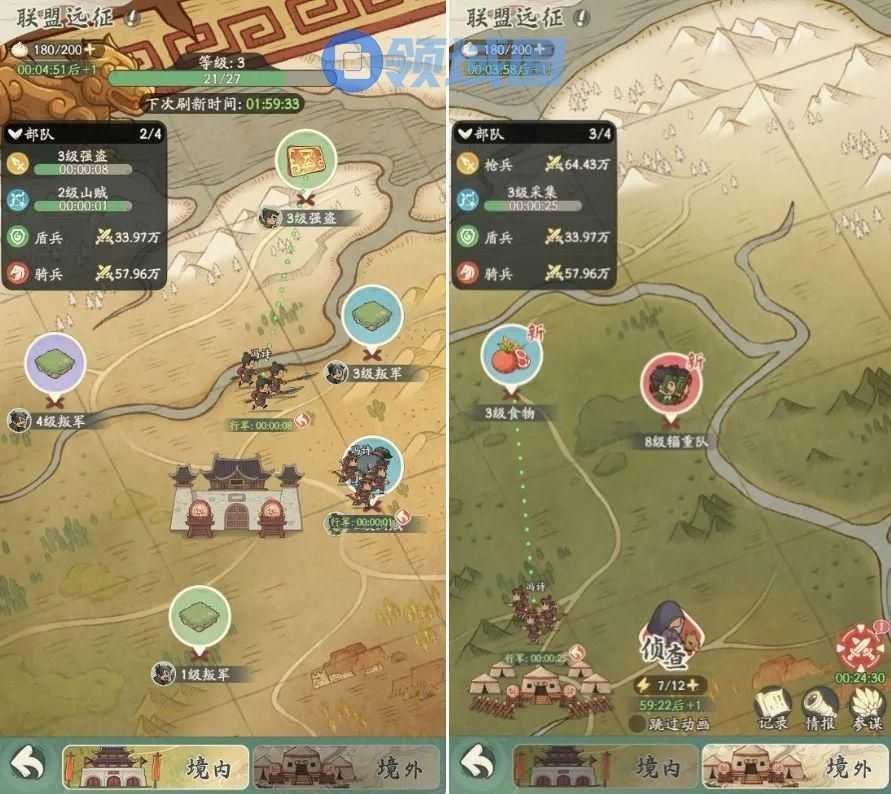Select the 枪兵 troop row
The height and width of the screenshot is (794, 891).
tap(532, 163)
